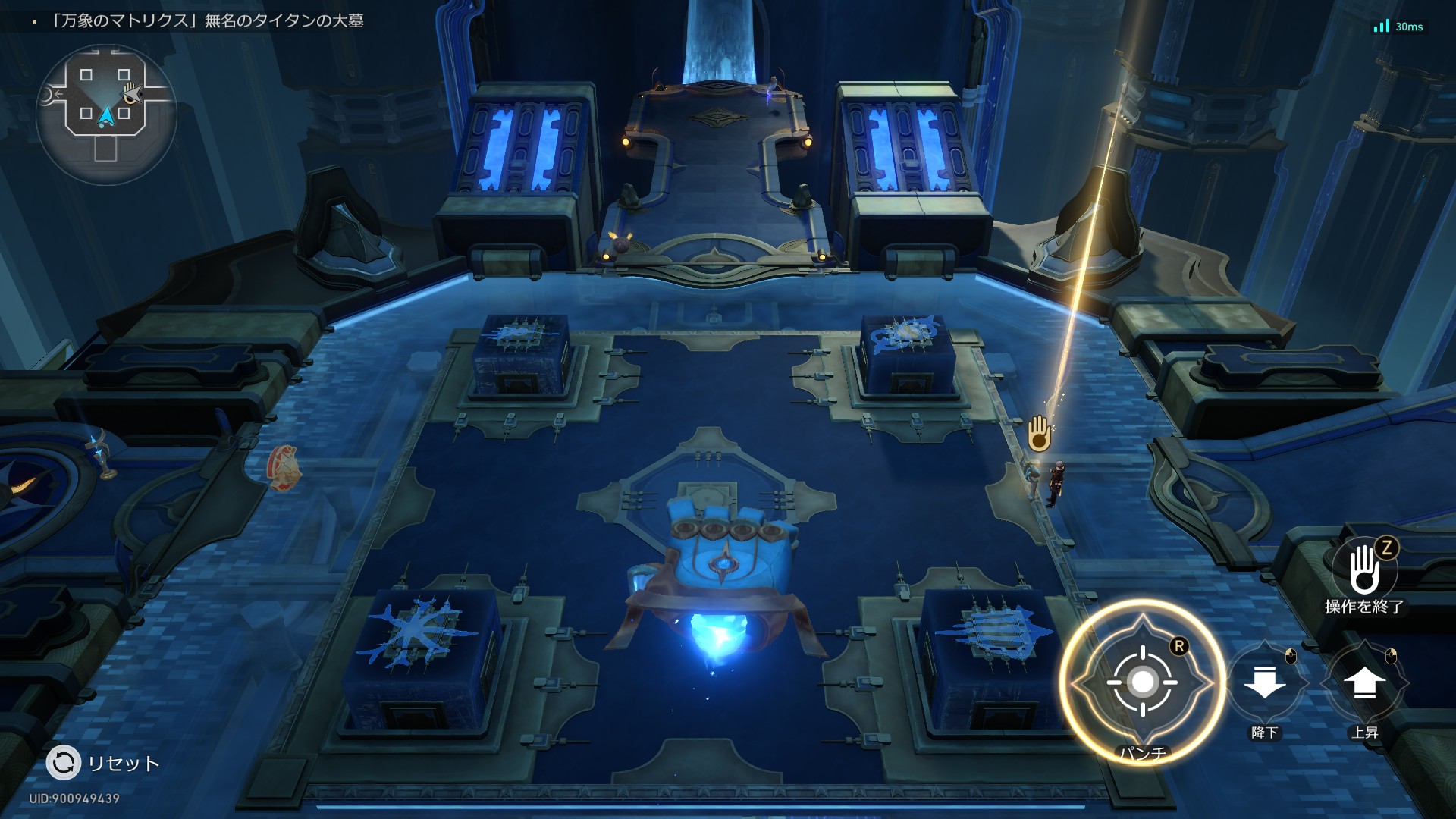Image resolution: width=1456 pixels, height=819 pixels.
Task: End control with 操作を終了 button
Action: (x=1364, y=570)
